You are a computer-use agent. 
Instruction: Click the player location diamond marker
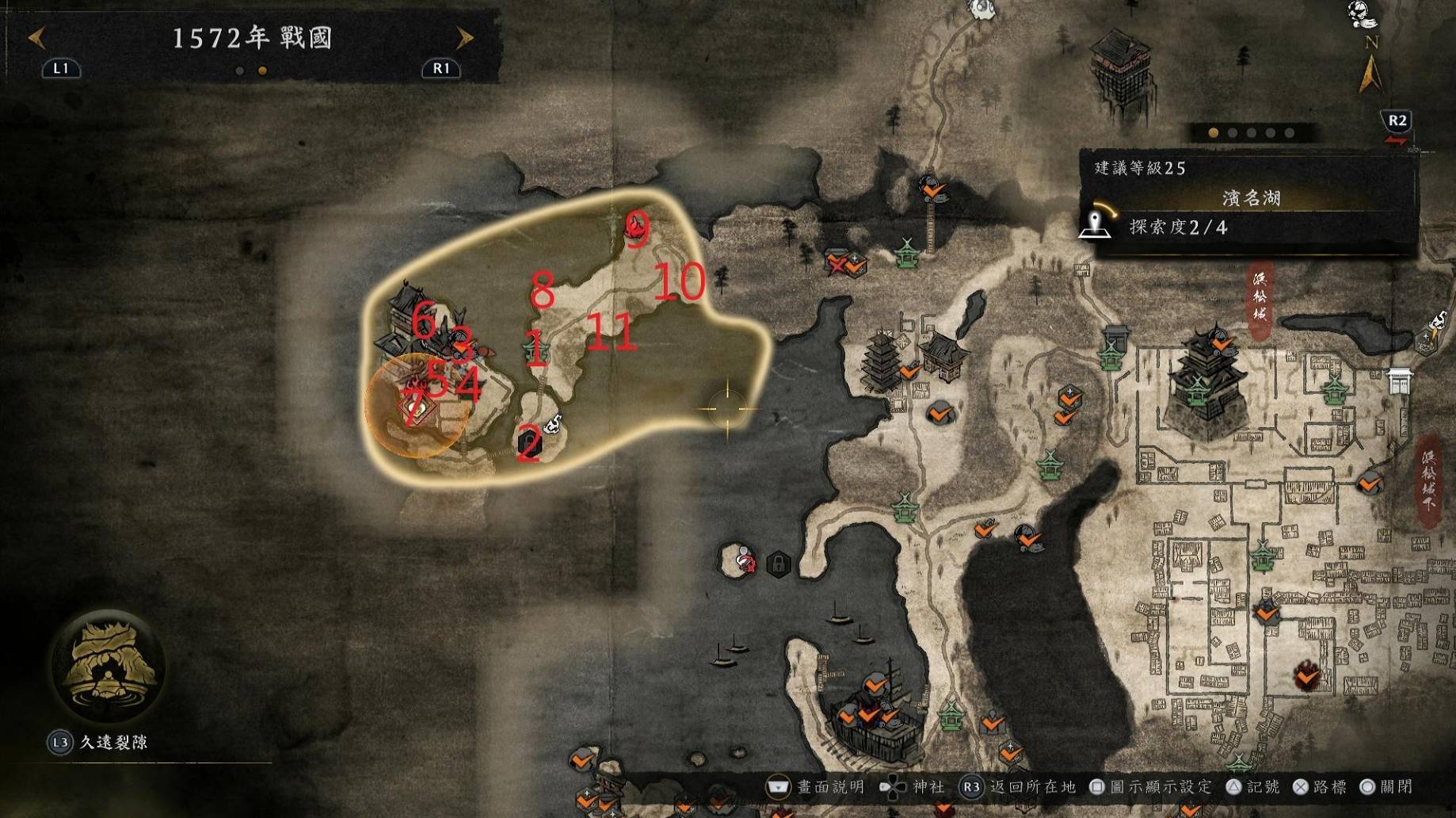[x=415, y=407]
